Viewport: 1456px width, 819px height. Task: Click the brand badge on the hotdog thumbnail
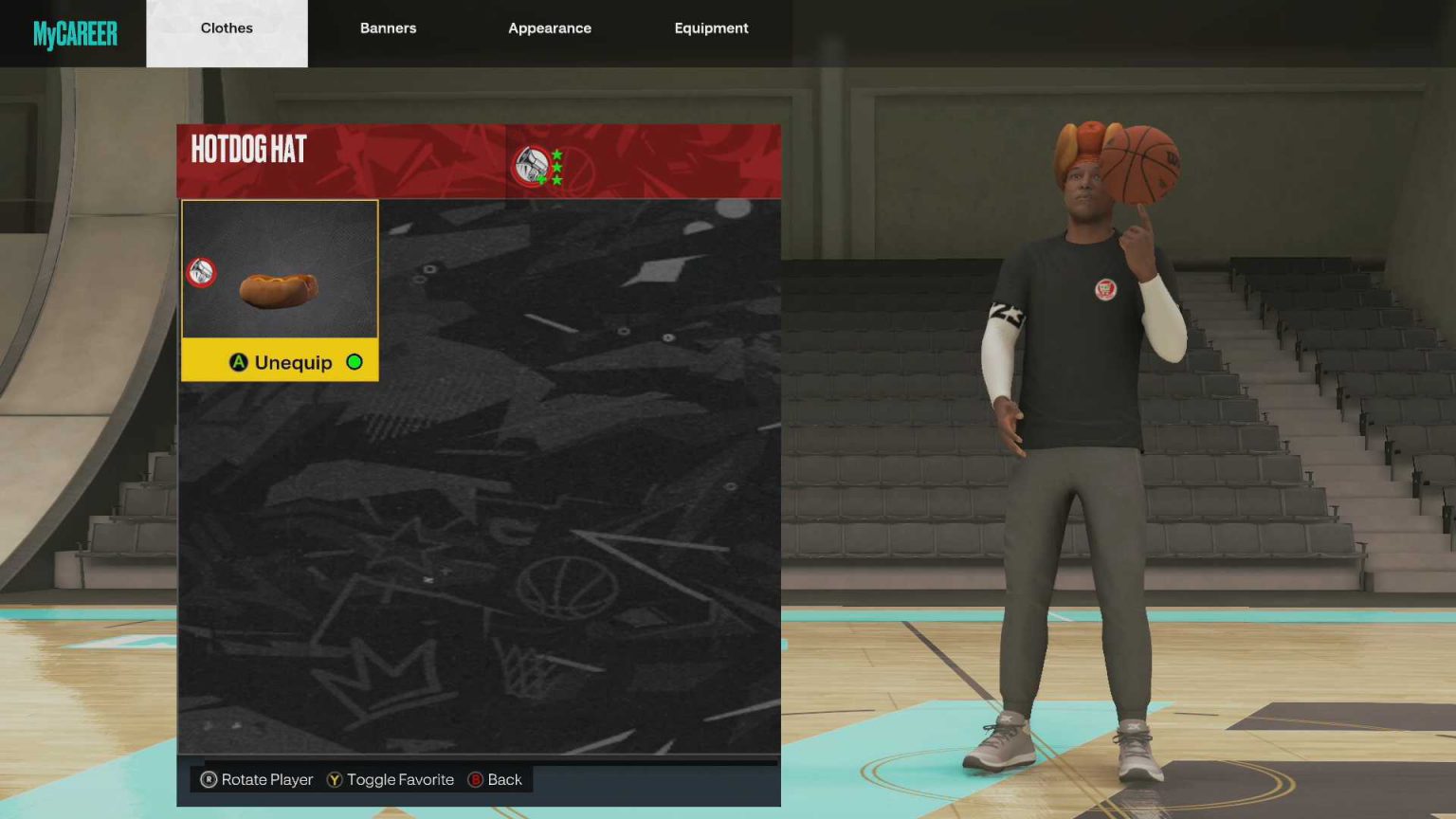(x=201, y=274)
